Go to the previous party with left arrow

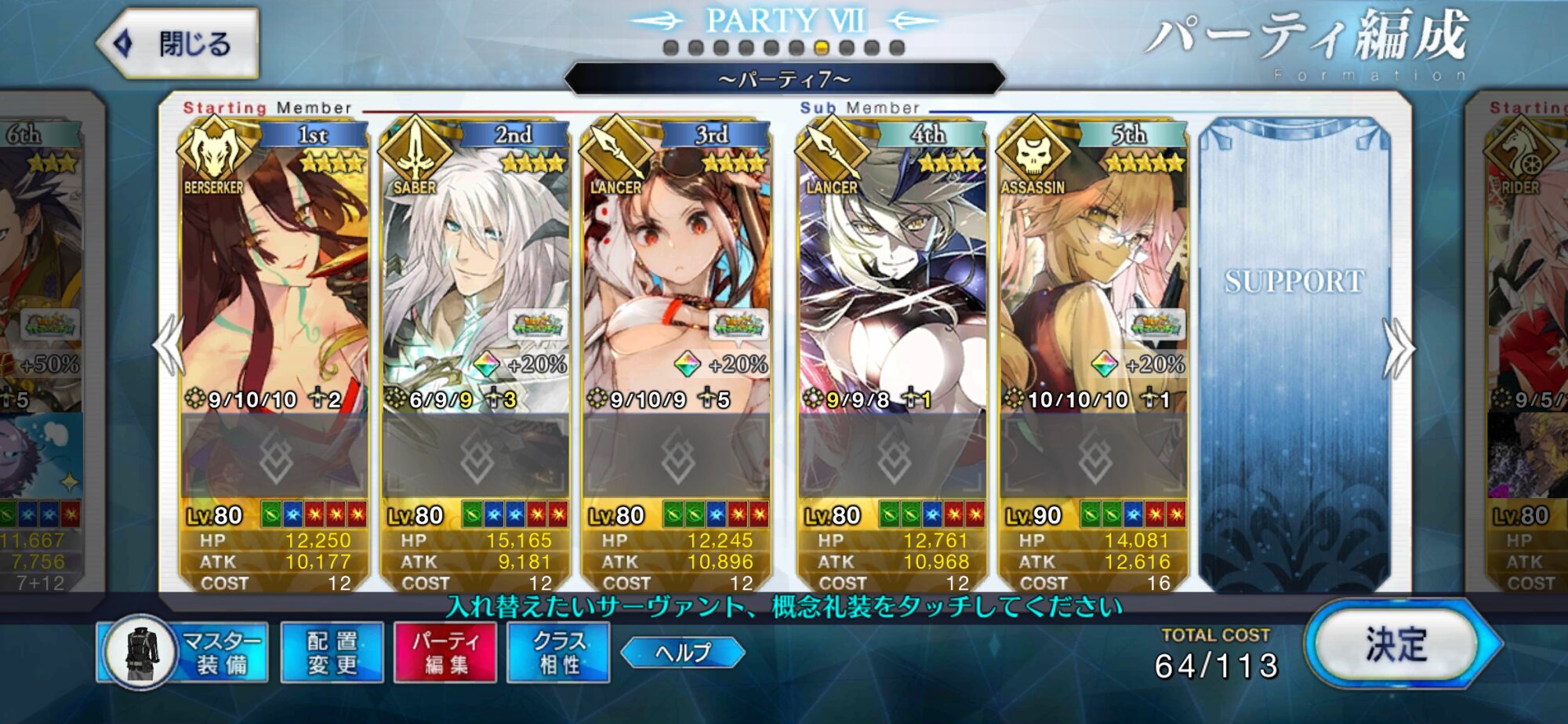[168, 347]
